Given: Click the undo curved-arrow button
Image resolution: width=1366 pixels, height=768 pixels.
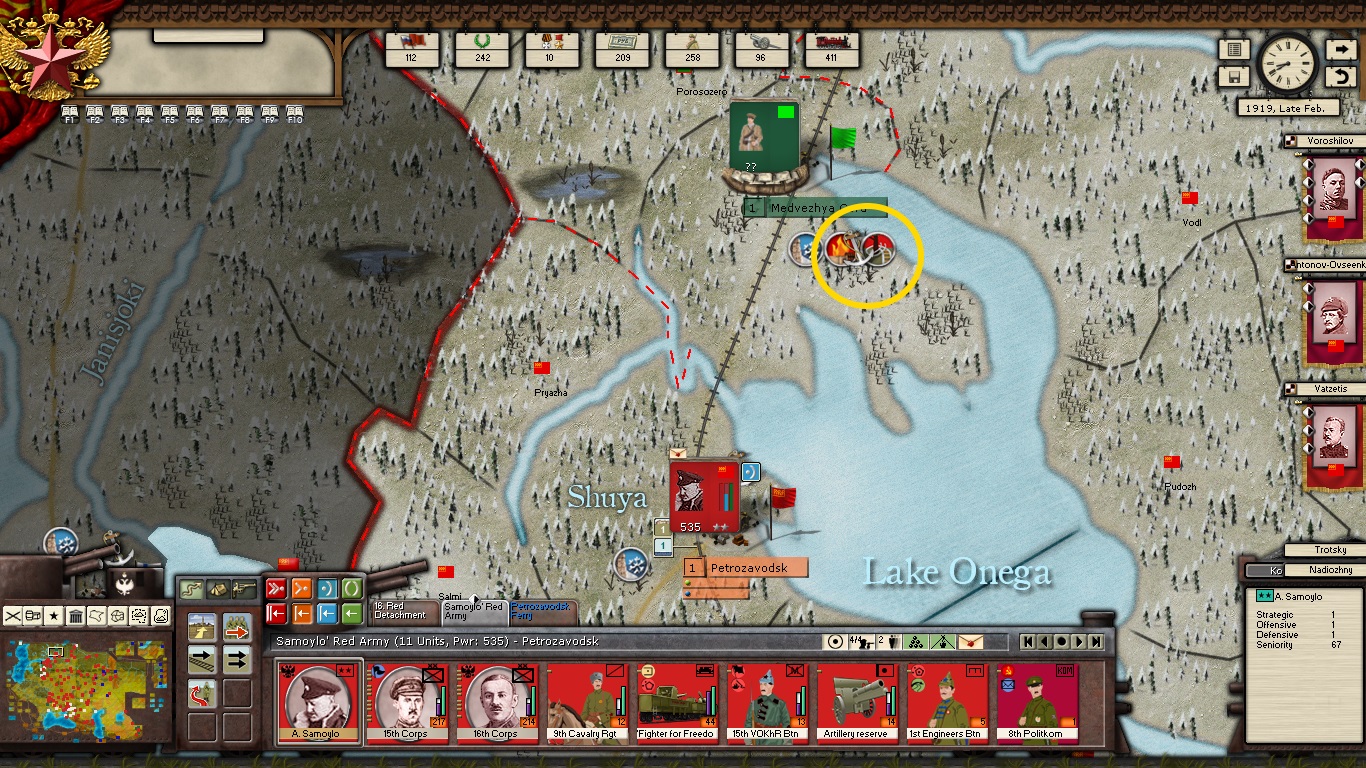Looking at the screenshot, I should point(1340,77).
